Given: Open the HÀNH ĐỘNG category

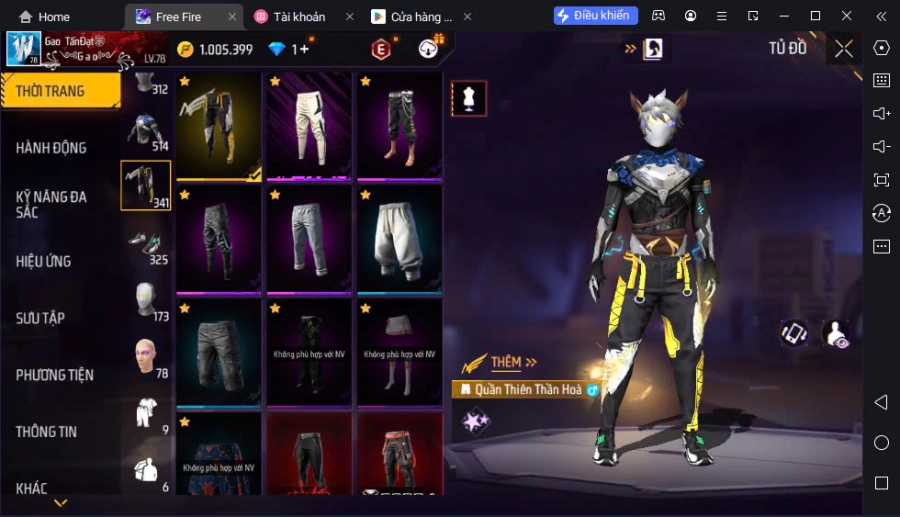Looking at the screenshot, I should click(x=52, y=148).
